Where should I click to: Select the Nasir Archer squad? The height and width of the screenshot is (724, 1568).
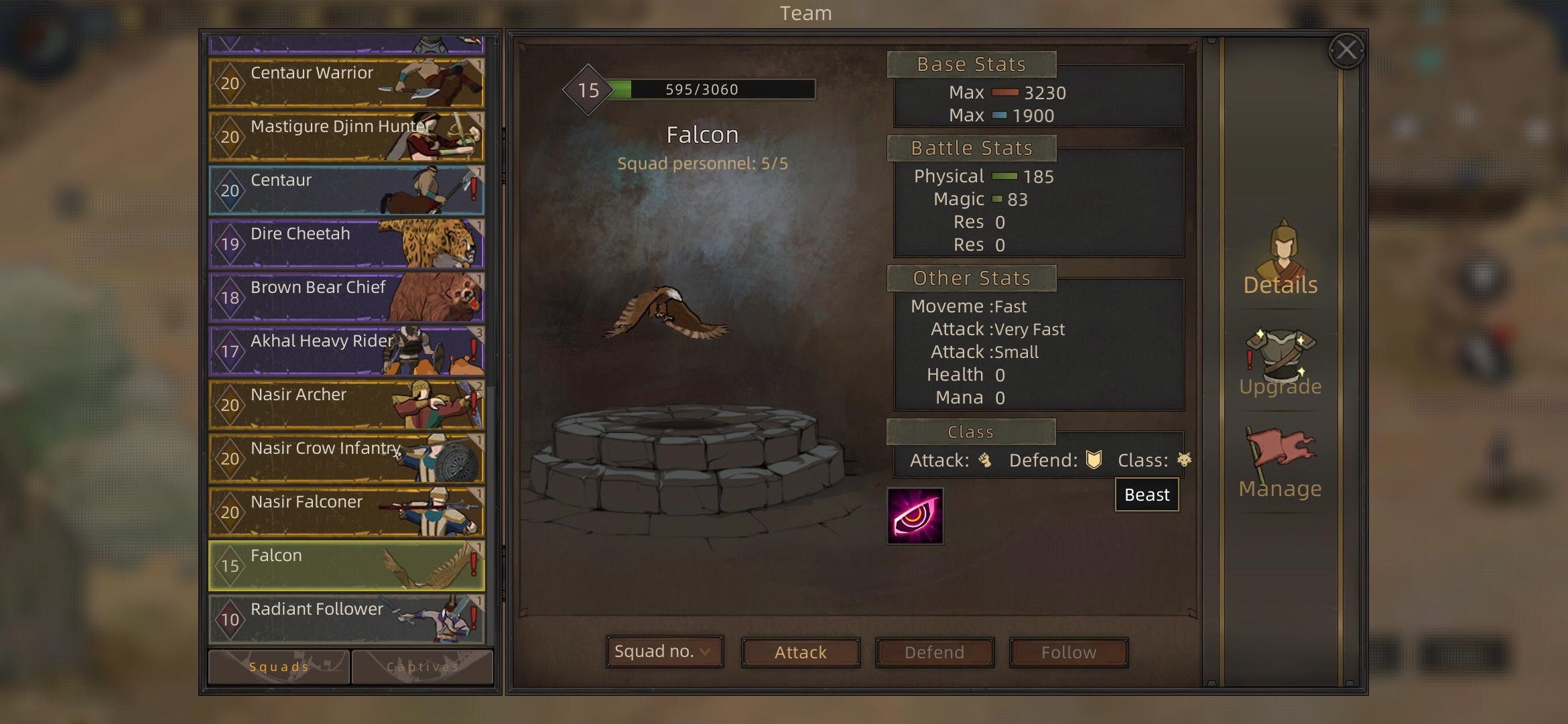[346, 405]
